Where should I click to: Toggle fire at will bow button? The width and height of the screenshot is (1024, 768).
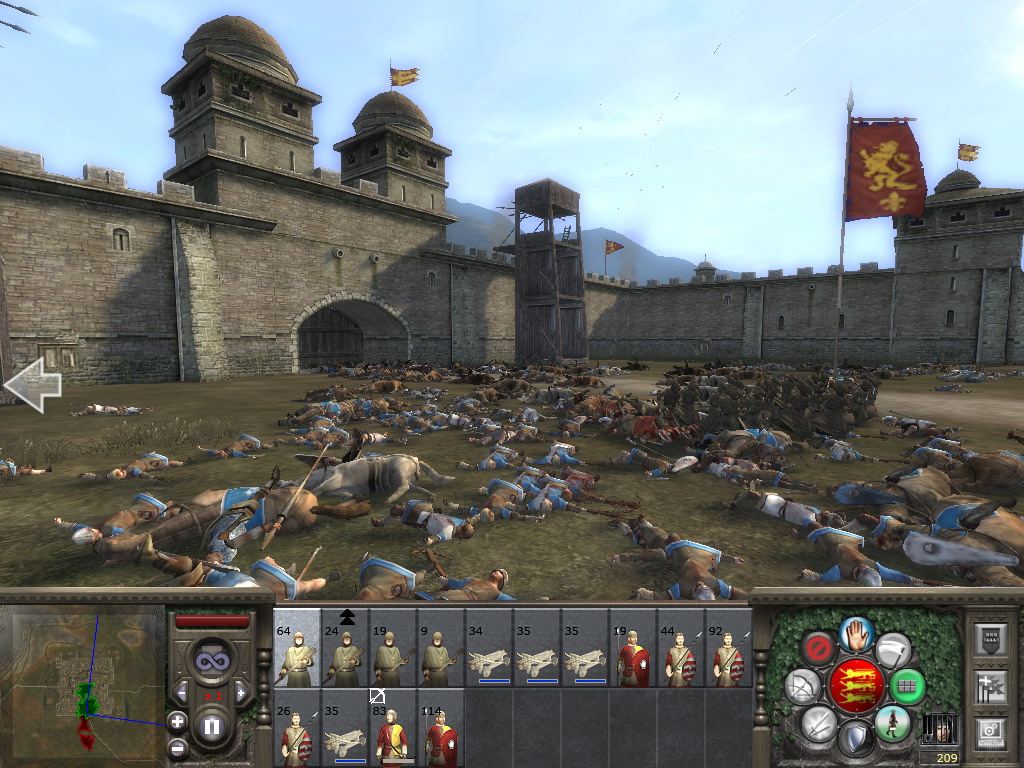(x=803, y=686)
